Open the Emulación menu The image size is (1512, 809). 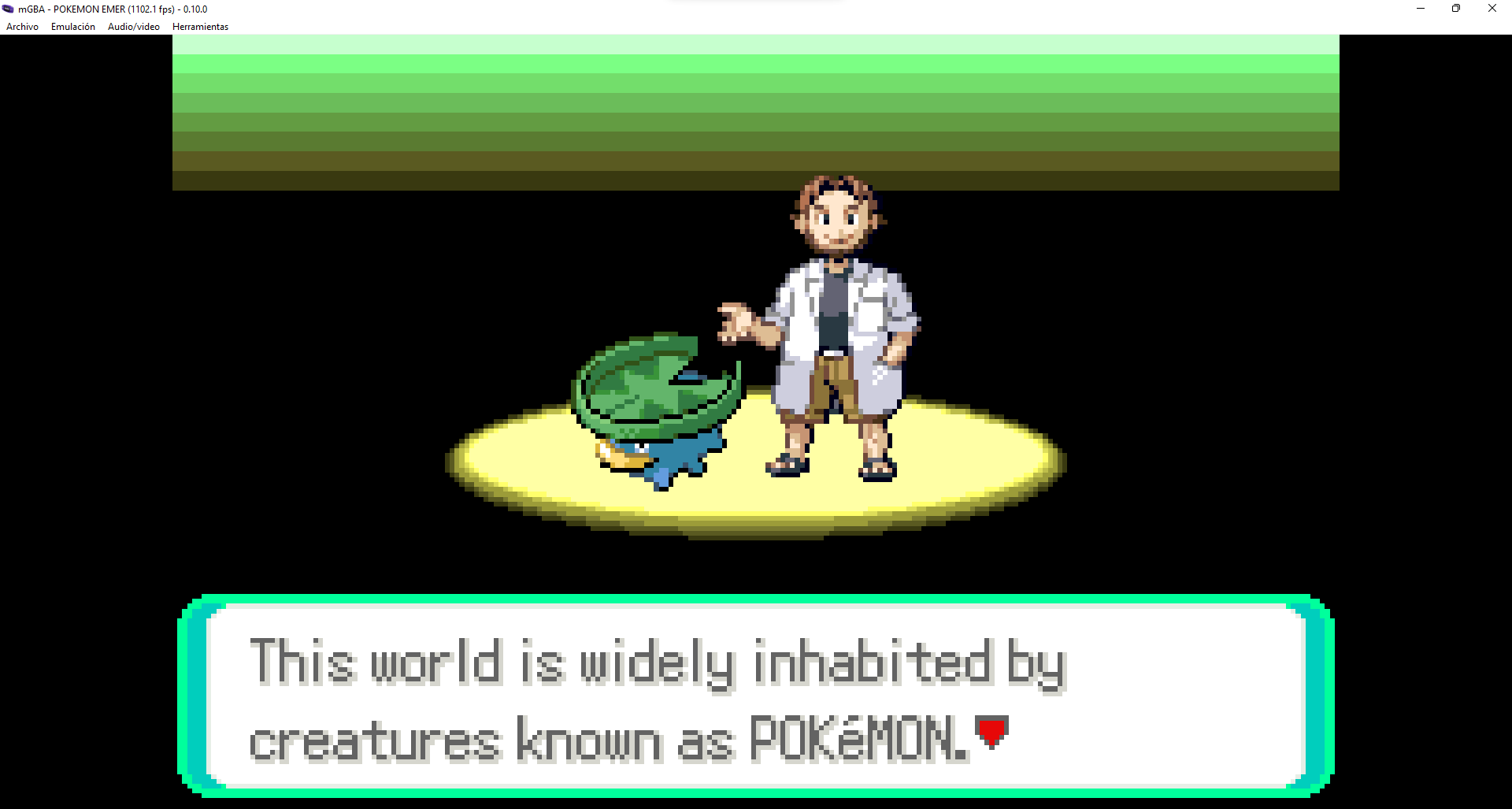[x=72, y=26]
